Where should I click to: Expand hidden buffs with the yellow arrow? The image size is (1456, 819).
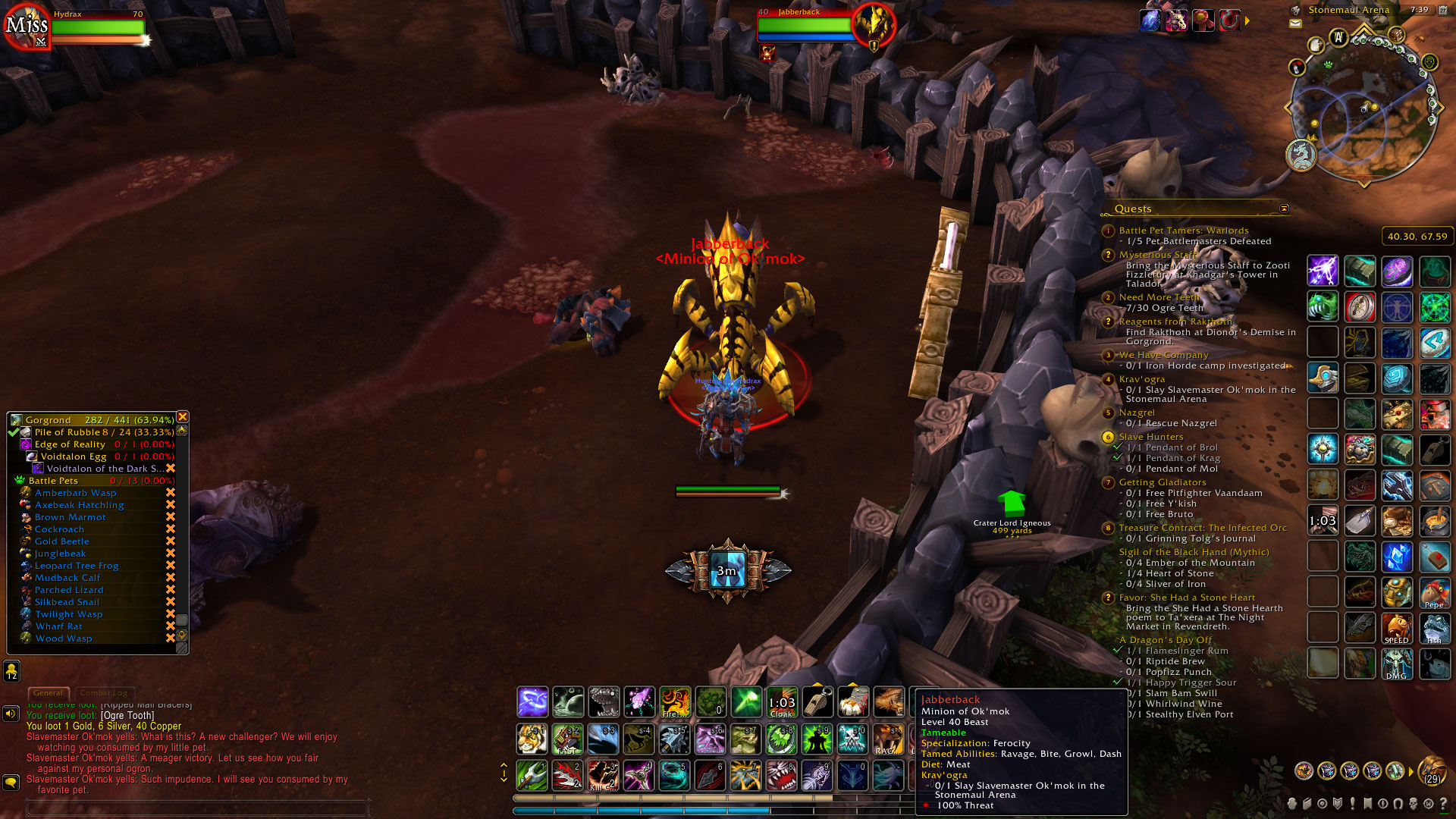click(1247, 21)
